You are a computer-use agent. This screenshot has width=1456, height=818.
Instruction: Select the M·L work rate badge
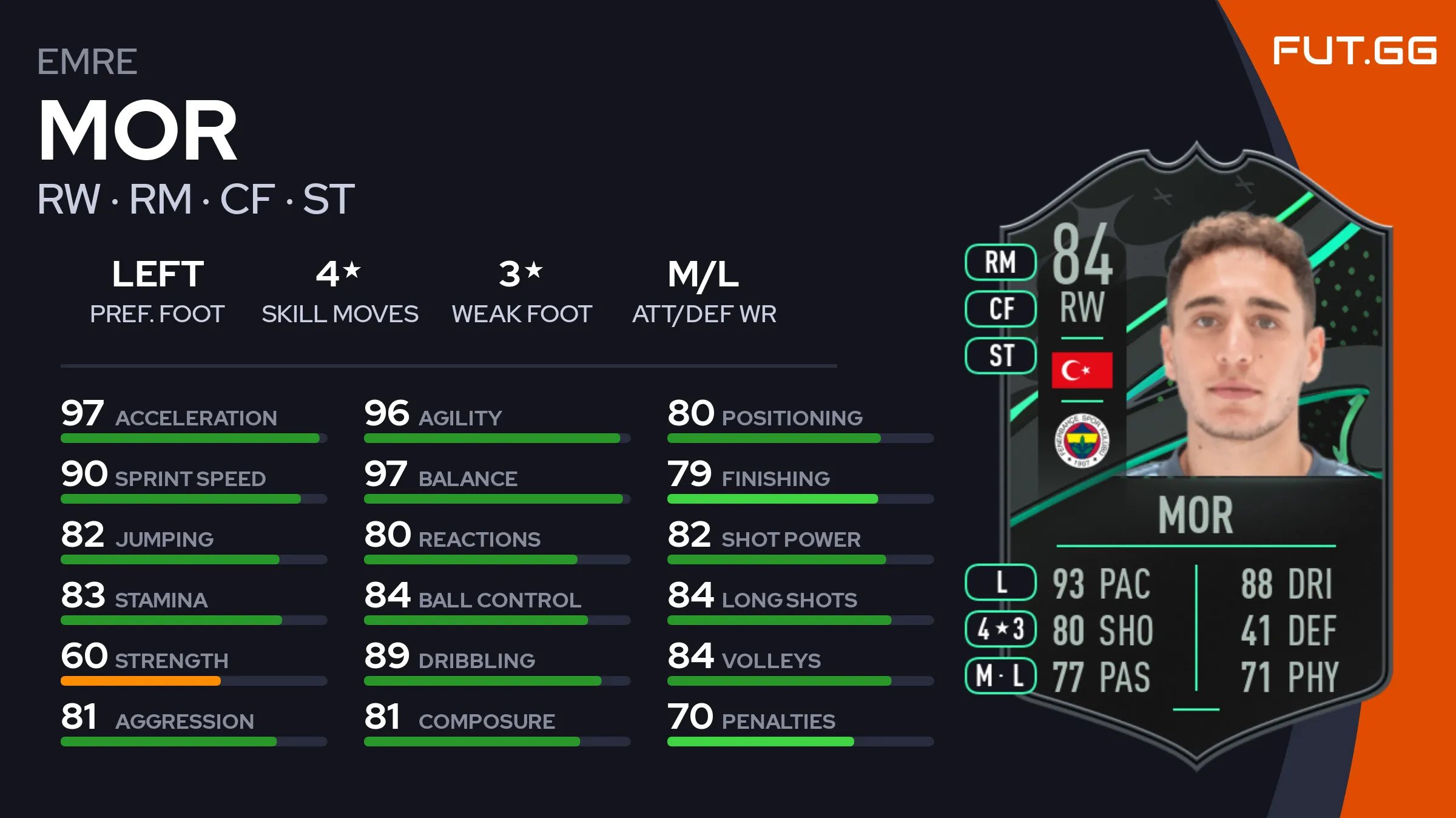[x=1000, y=675]
